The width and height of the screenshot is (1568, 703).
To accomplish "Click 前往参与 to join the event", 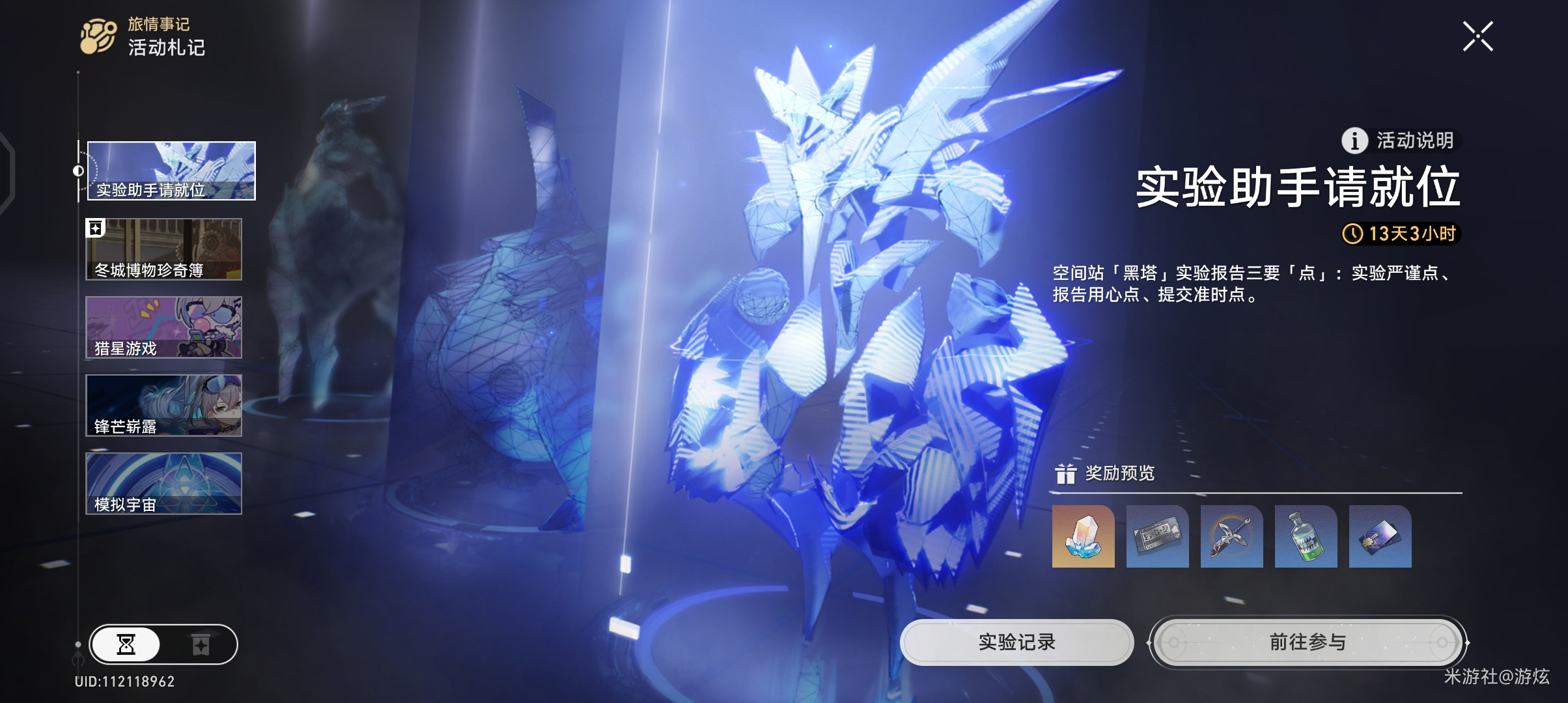I will [x=1308, y=642].
